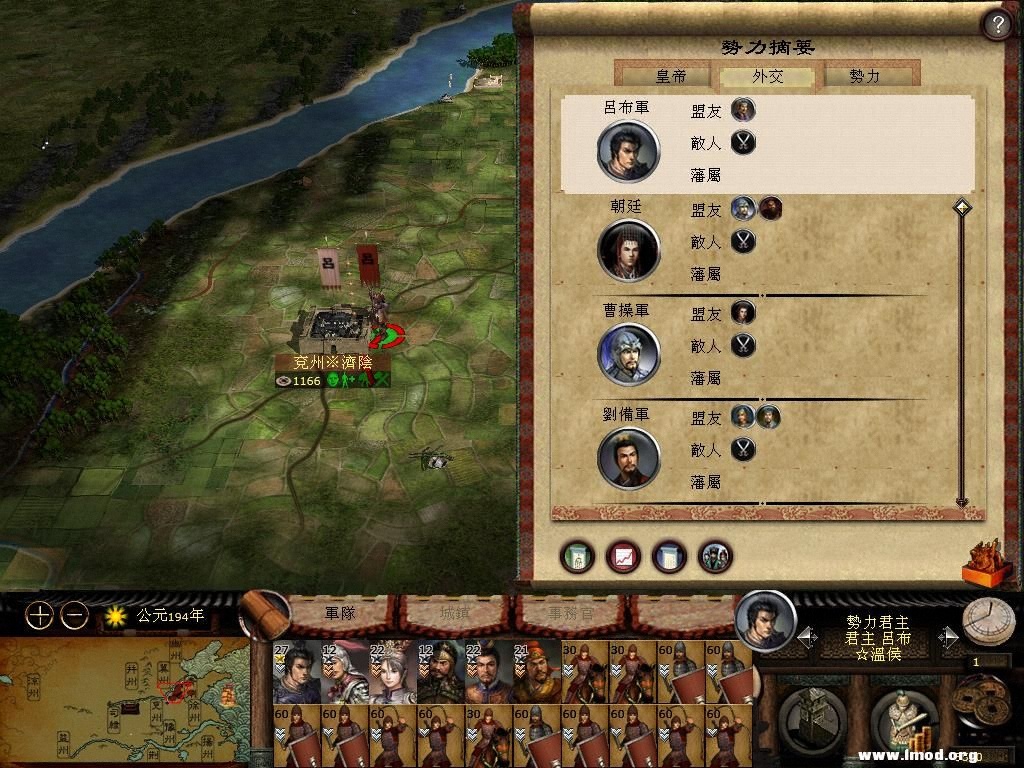Screen dimensions: 1024x768
Task: Open the red line-graph rankings button
Action: tap(623, 556)
